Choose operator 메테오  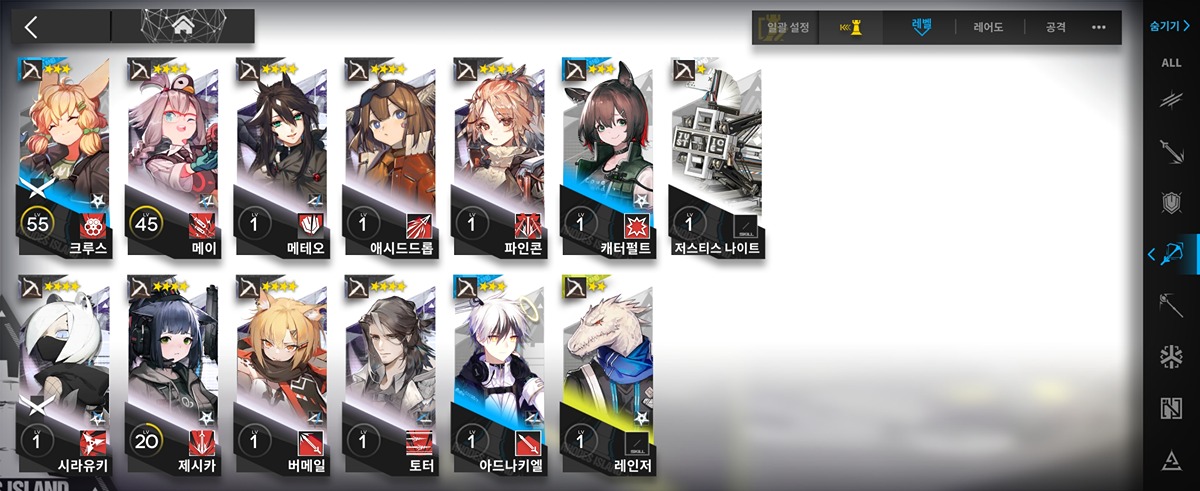click(x=281, y=155)
